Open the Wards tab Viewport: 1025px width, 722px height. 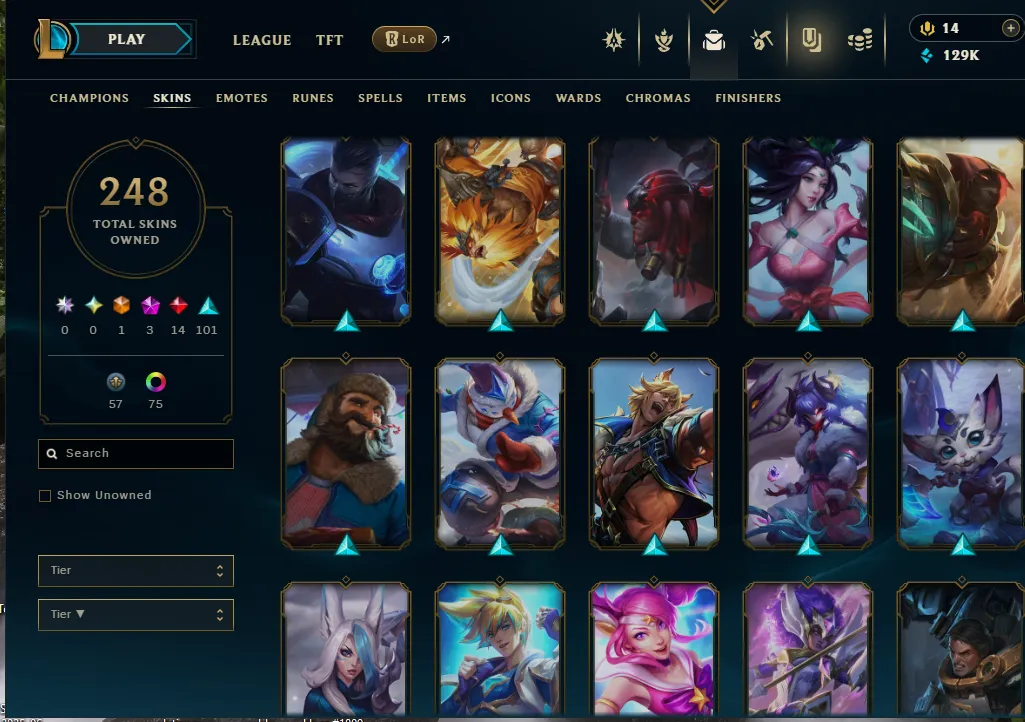click(578, 98)
